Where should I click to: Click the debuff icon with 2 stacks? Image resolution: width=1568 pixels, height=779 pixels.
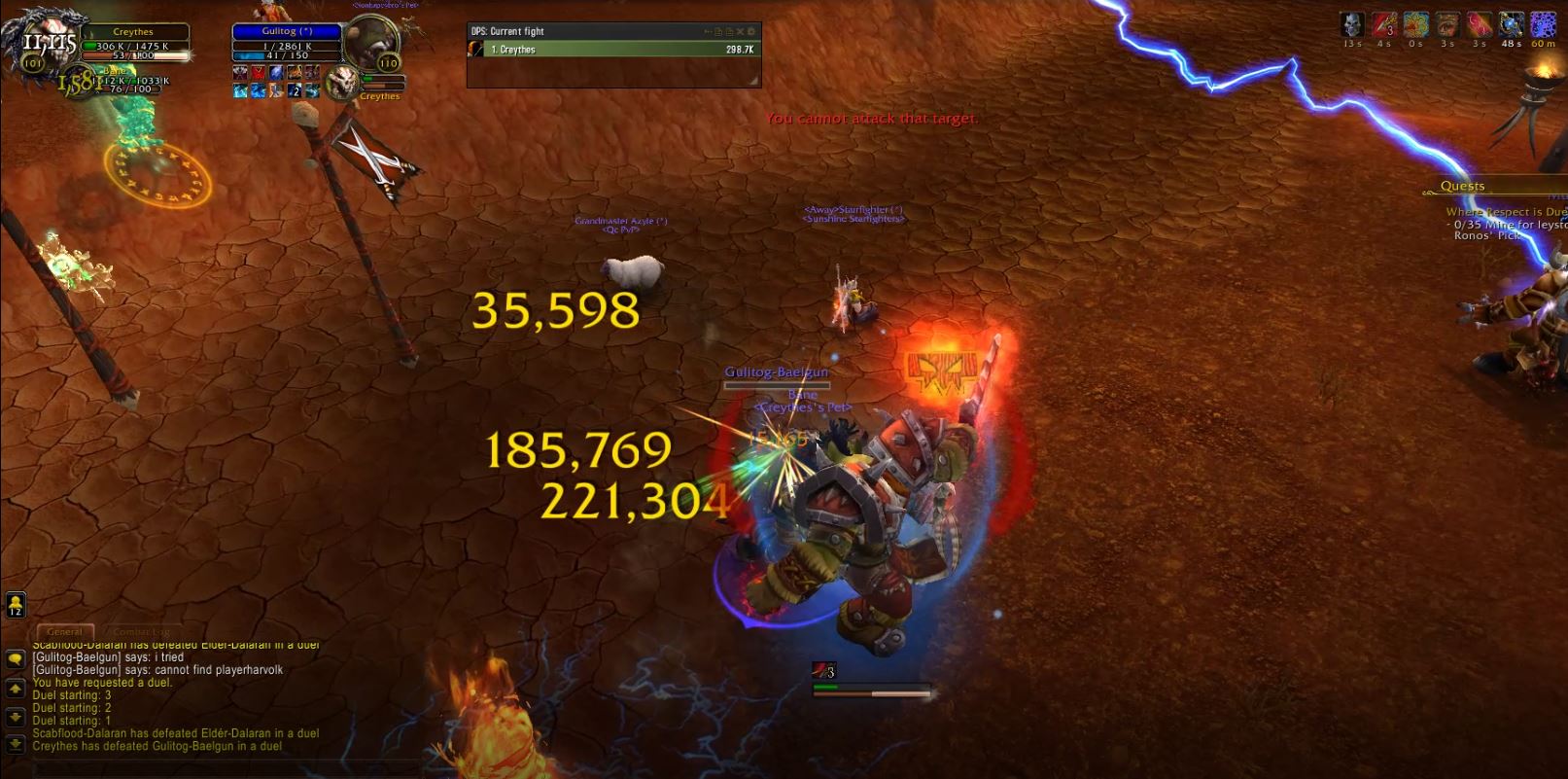pyautogui.click(x=295, y=90)
